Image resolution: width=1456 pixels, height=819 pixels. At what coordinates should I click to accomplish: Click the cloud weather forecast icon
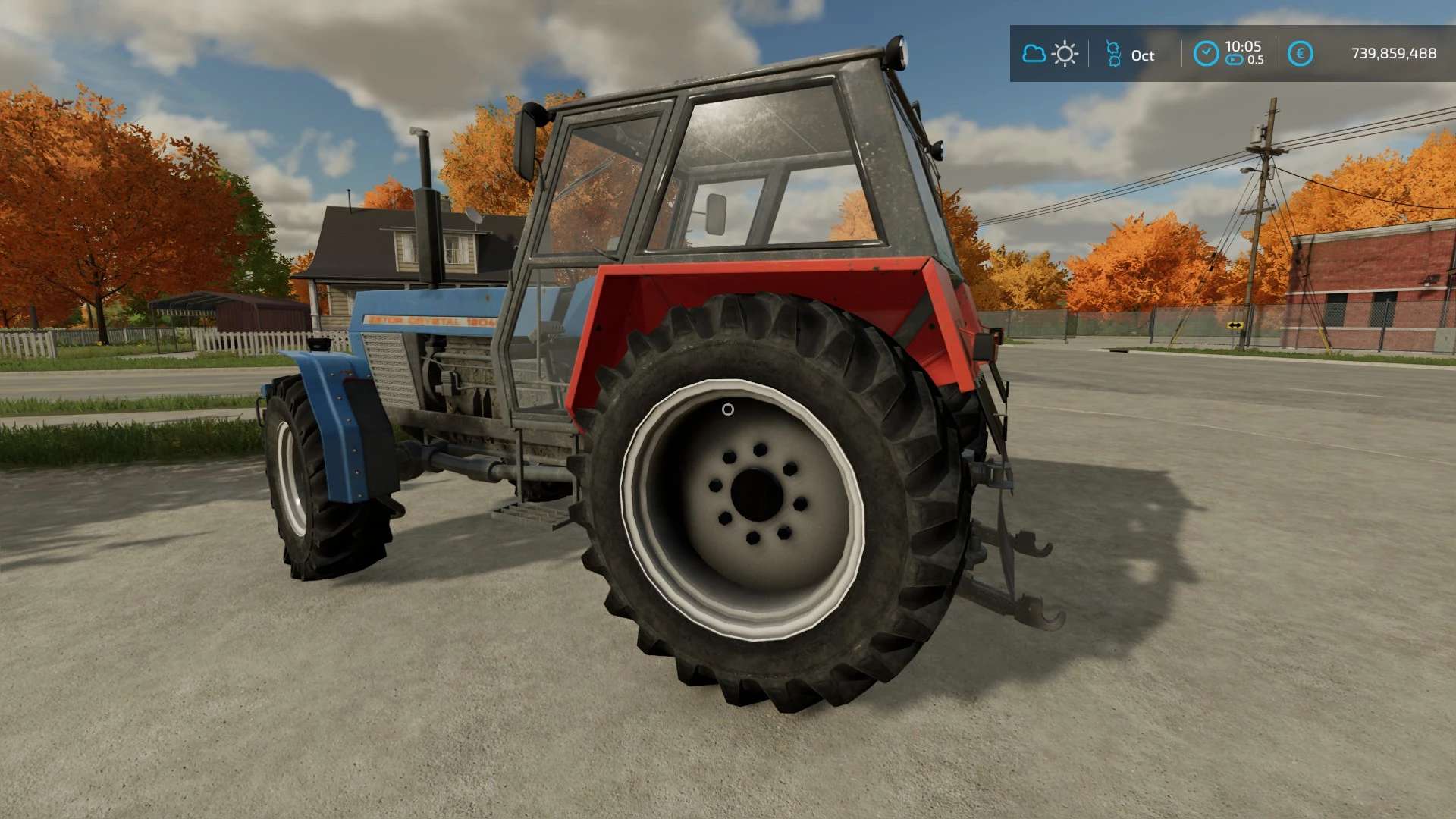pos(1034,54)
